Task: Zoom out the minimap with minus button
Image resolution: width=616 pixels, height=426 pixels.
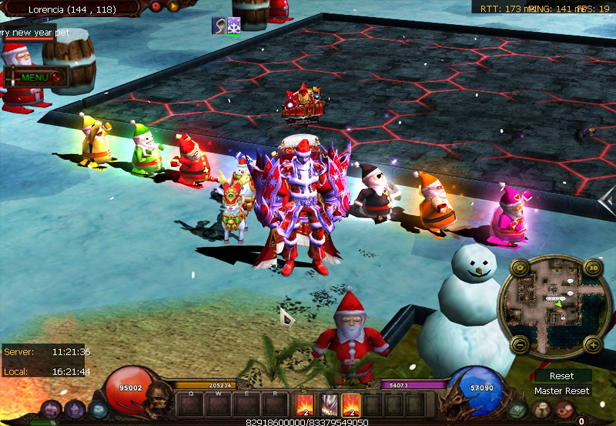Action: (519, 344)
